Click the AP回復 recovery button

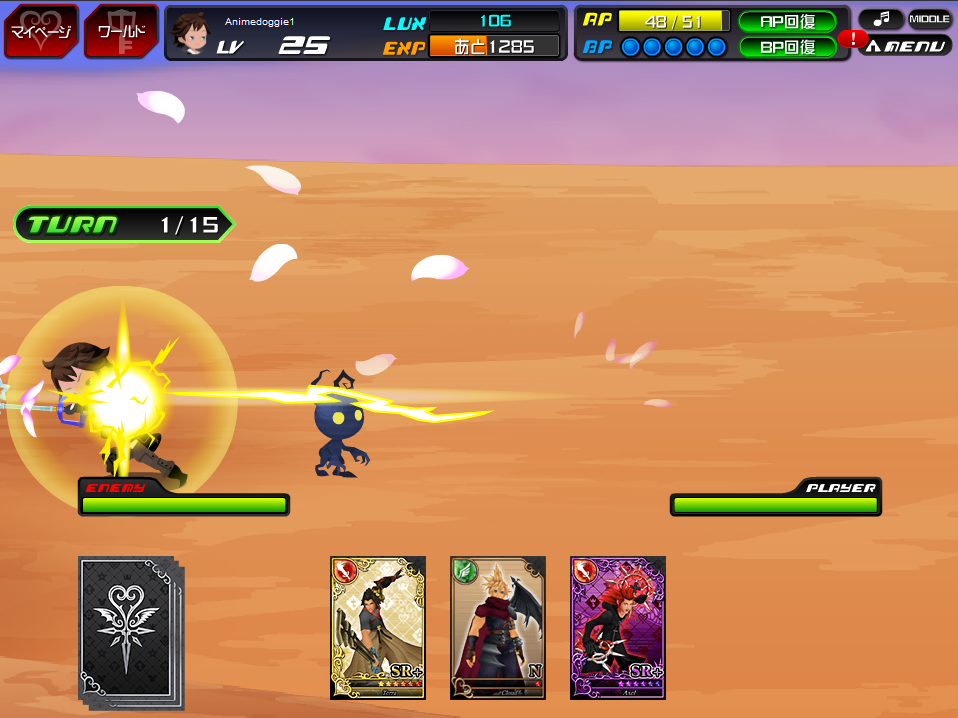[x=787, y=21]
